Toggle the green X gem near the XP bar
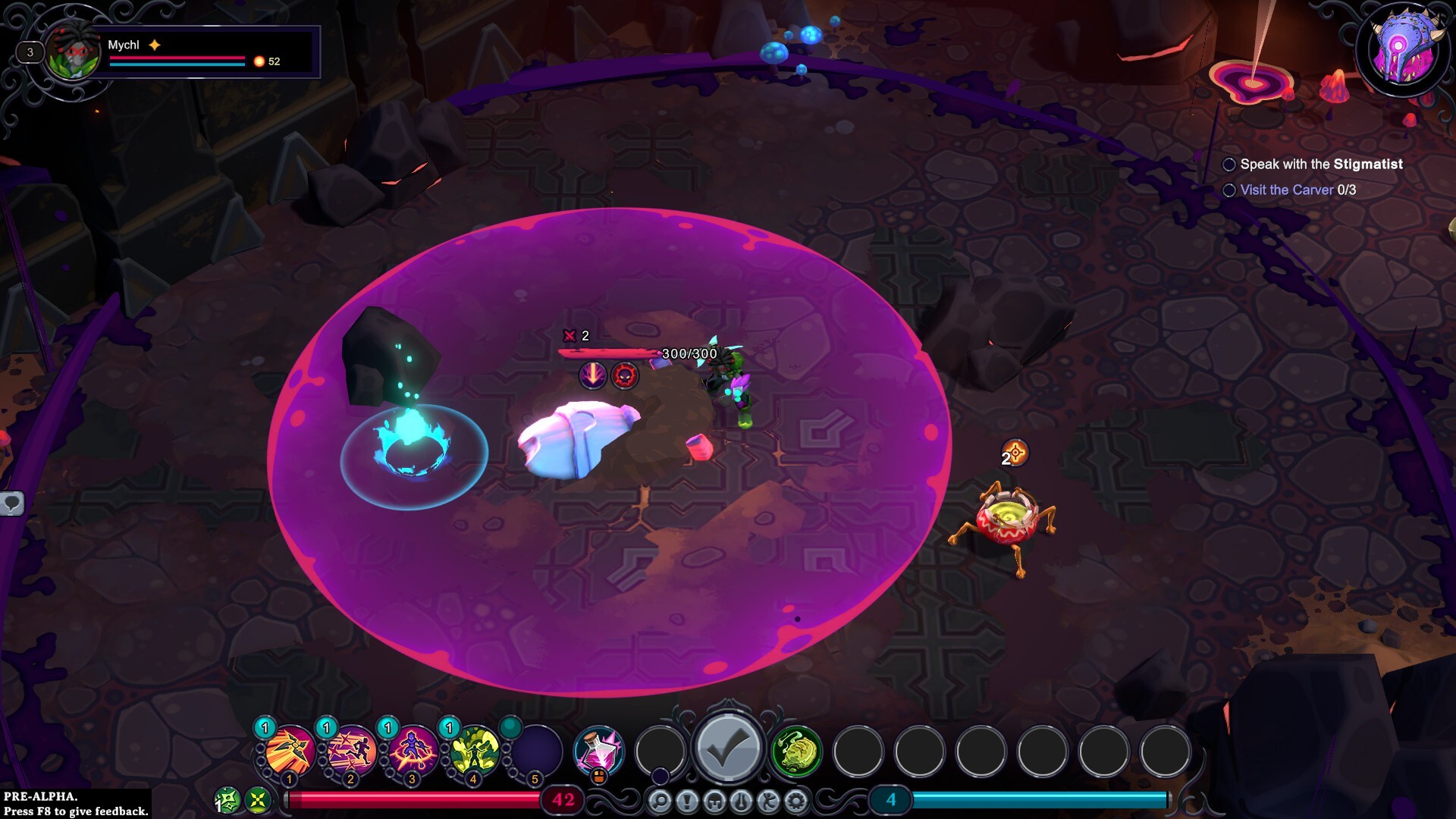Viewport: 1456px width, 819px height. coord(258,798)
